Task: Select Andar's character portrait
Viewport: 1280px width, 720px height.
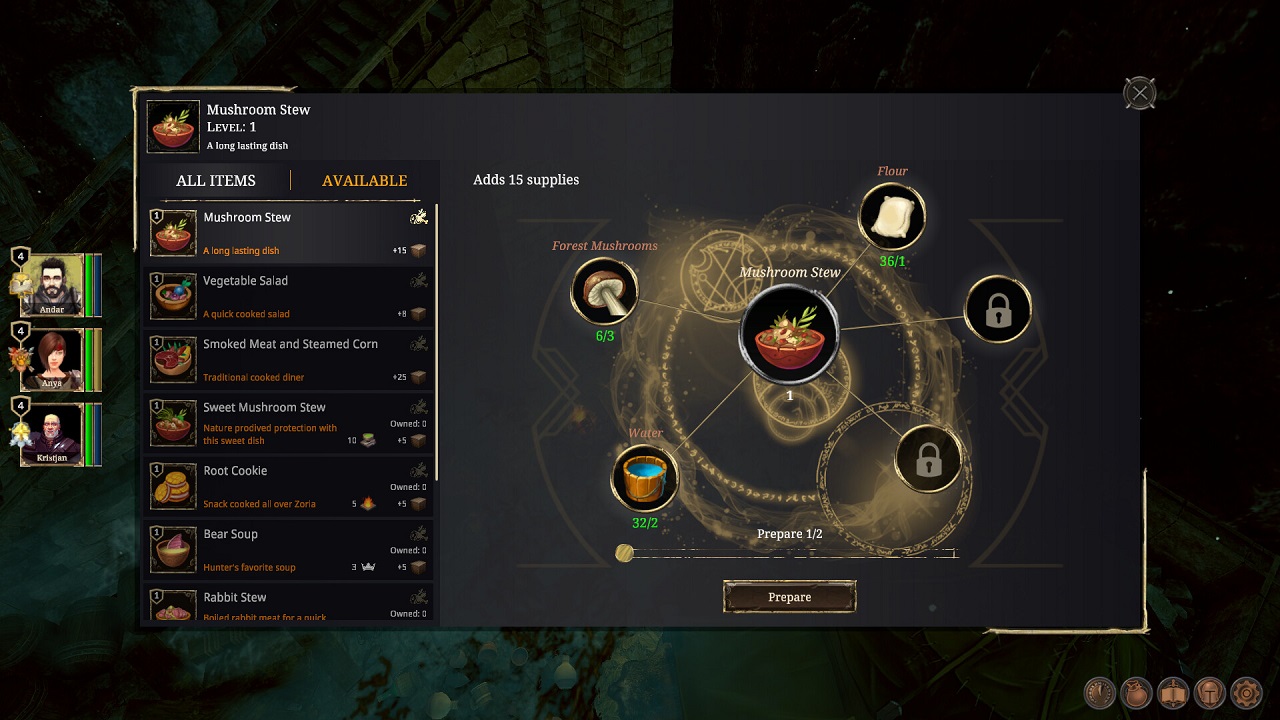Action: [x=52, y=284]
